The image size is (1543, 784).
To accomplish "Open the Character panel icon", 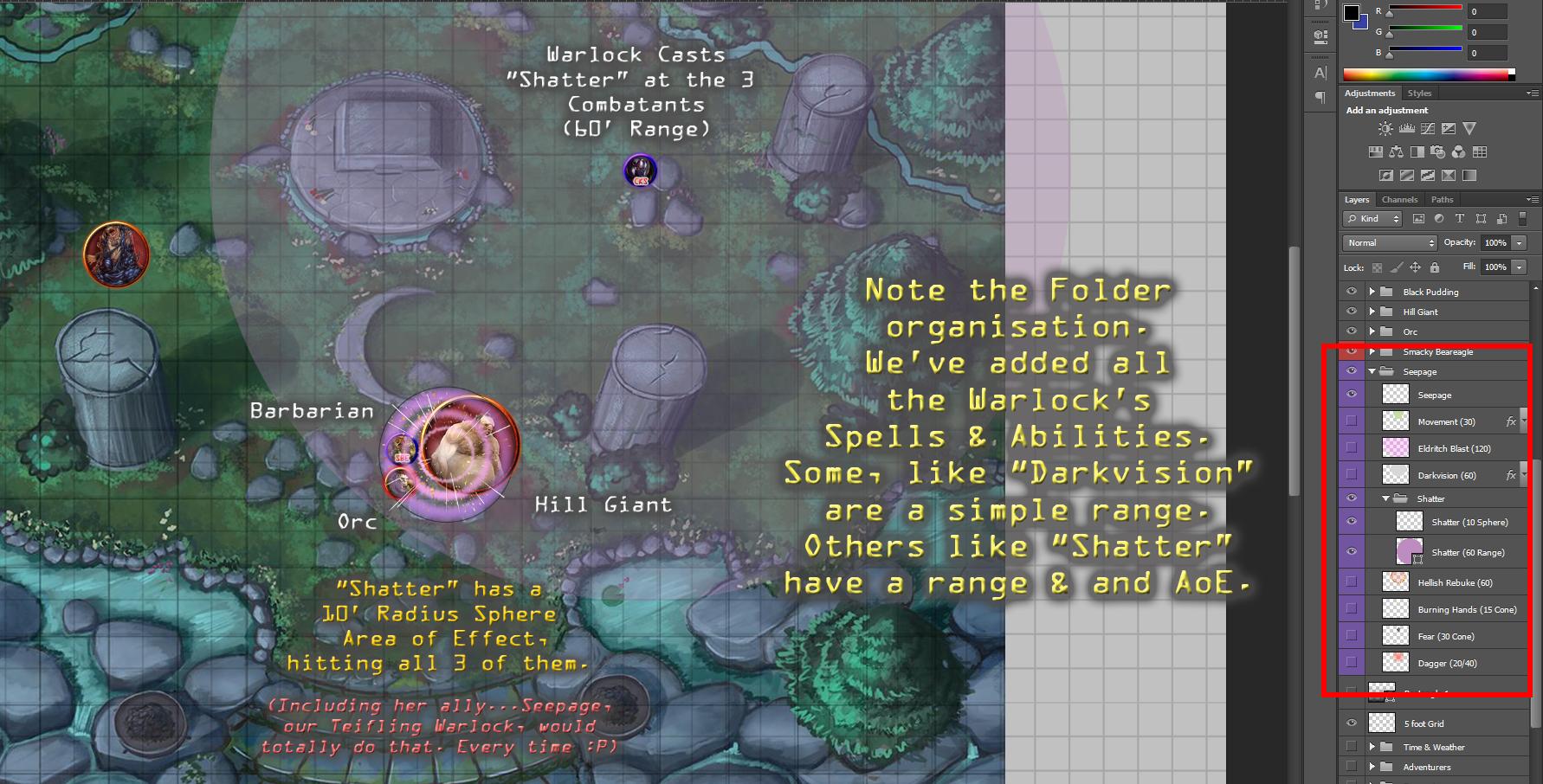I will click(1320, 72).
